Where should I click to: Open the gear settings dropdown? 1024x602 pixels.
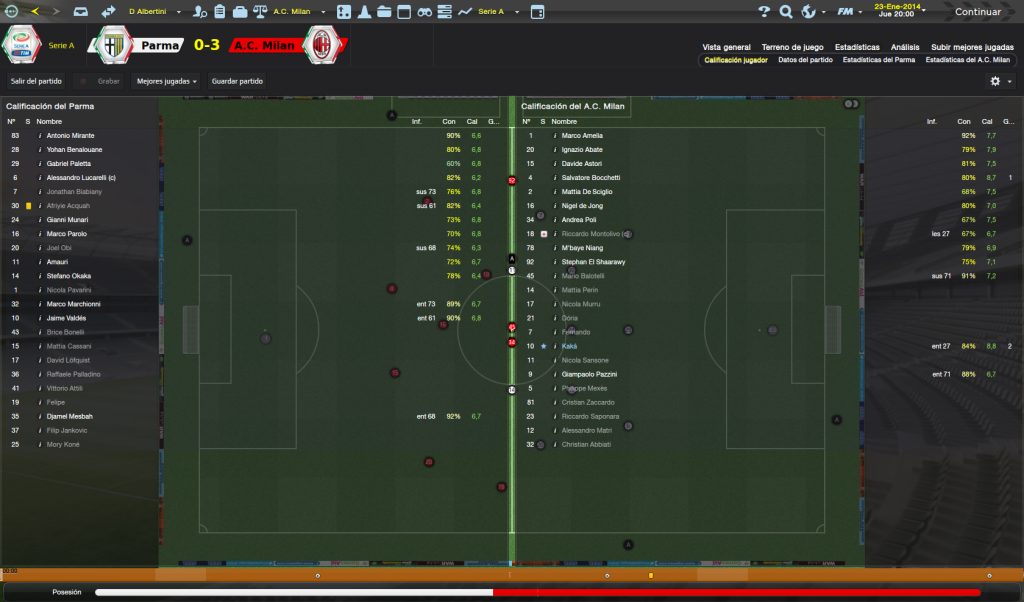click(1000, 81)
